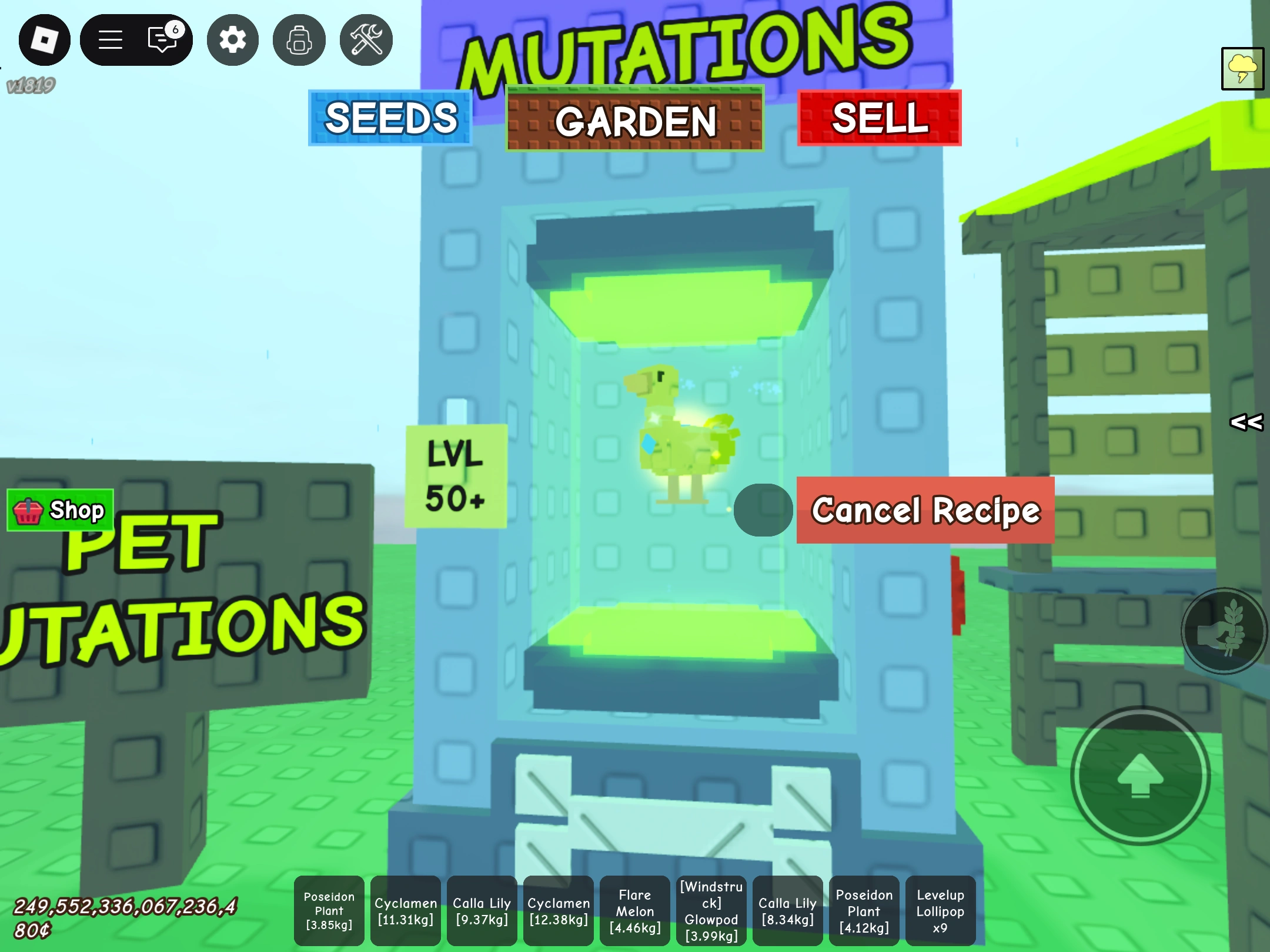The height and width of the screenshot is (952, 1270).
Task: Select the tools hammer icon
Action: (x=366, y=39)
